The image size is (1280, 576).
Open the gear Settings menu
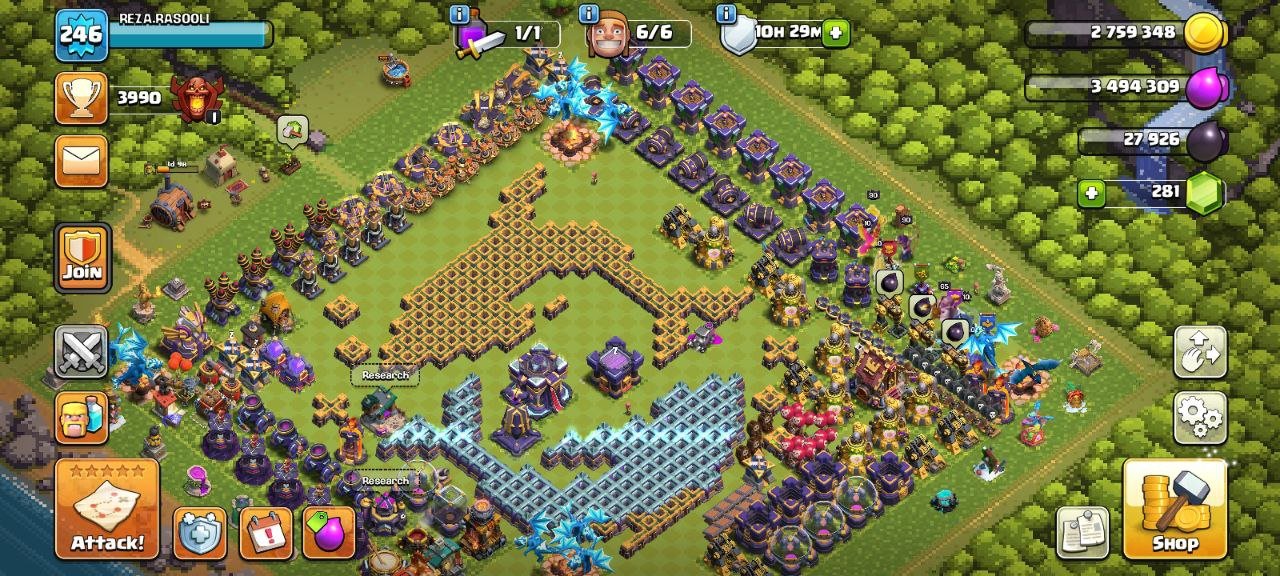click(x=1199, y=417)
